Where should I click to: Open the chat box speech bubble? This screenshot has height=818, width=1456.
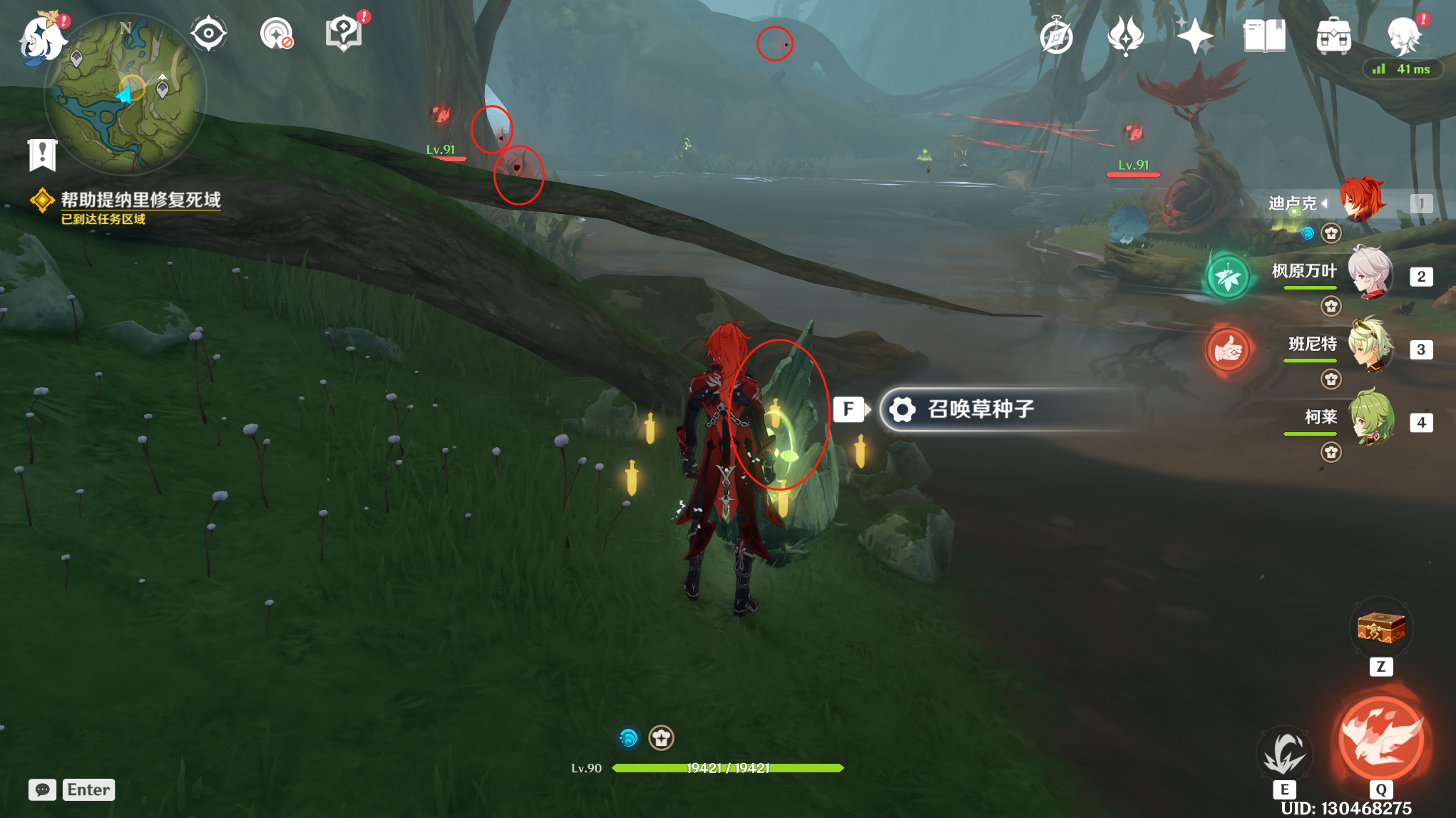point(42,789)
